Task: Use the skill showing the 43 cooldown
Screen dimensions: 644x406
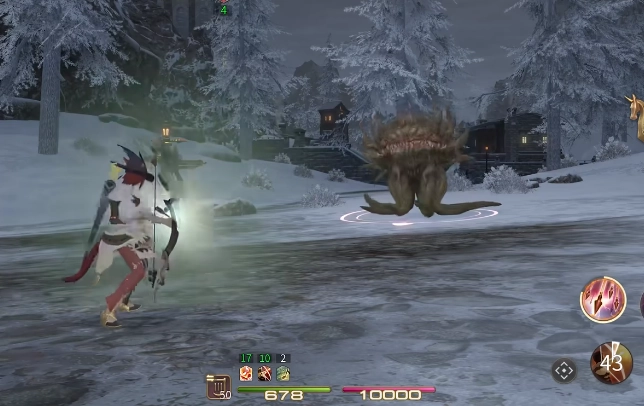Action: (611, 363)
